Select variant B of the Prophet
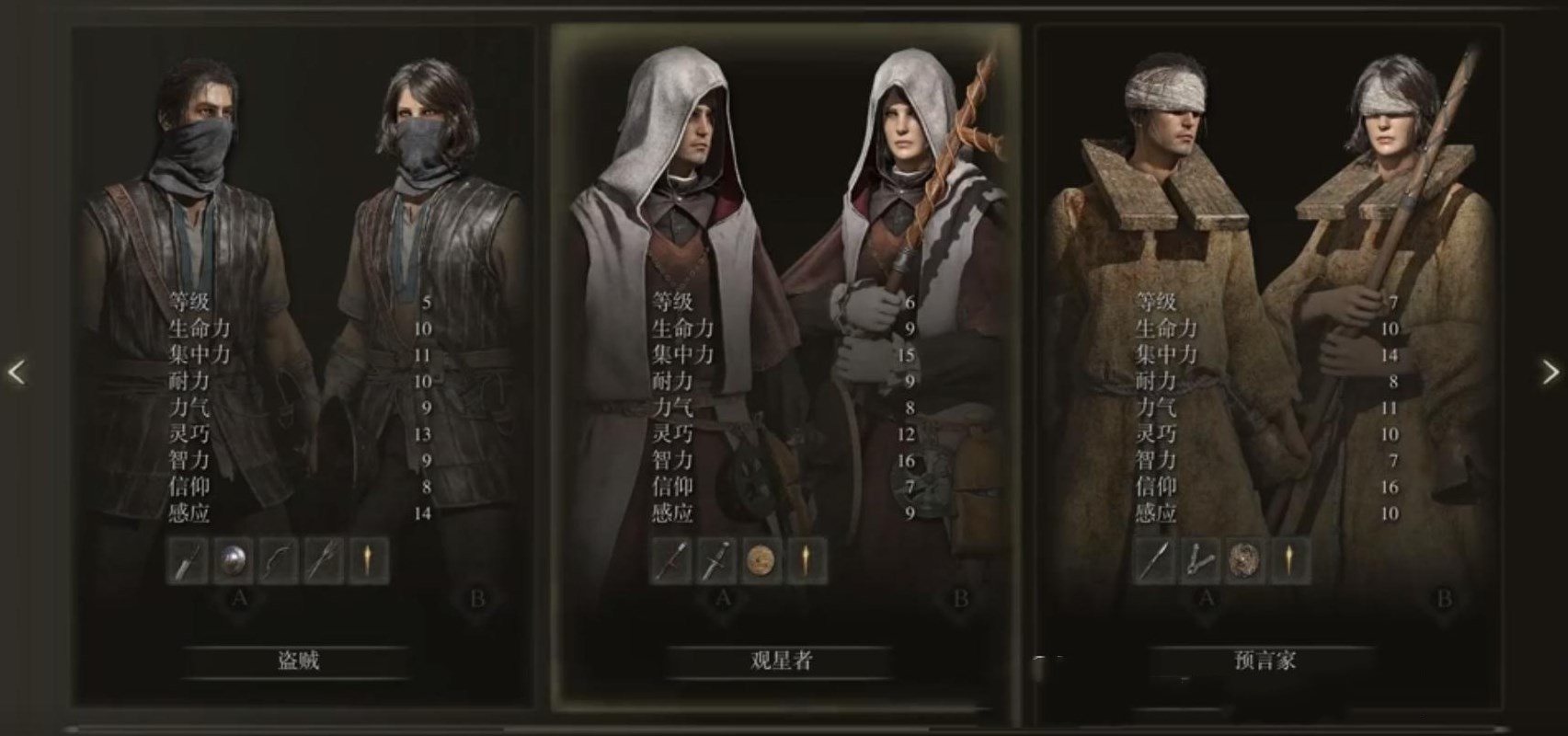Image resolution: width=1568 pixels, height=736 pixels. pyautogui.click(x=1444, y=598)
